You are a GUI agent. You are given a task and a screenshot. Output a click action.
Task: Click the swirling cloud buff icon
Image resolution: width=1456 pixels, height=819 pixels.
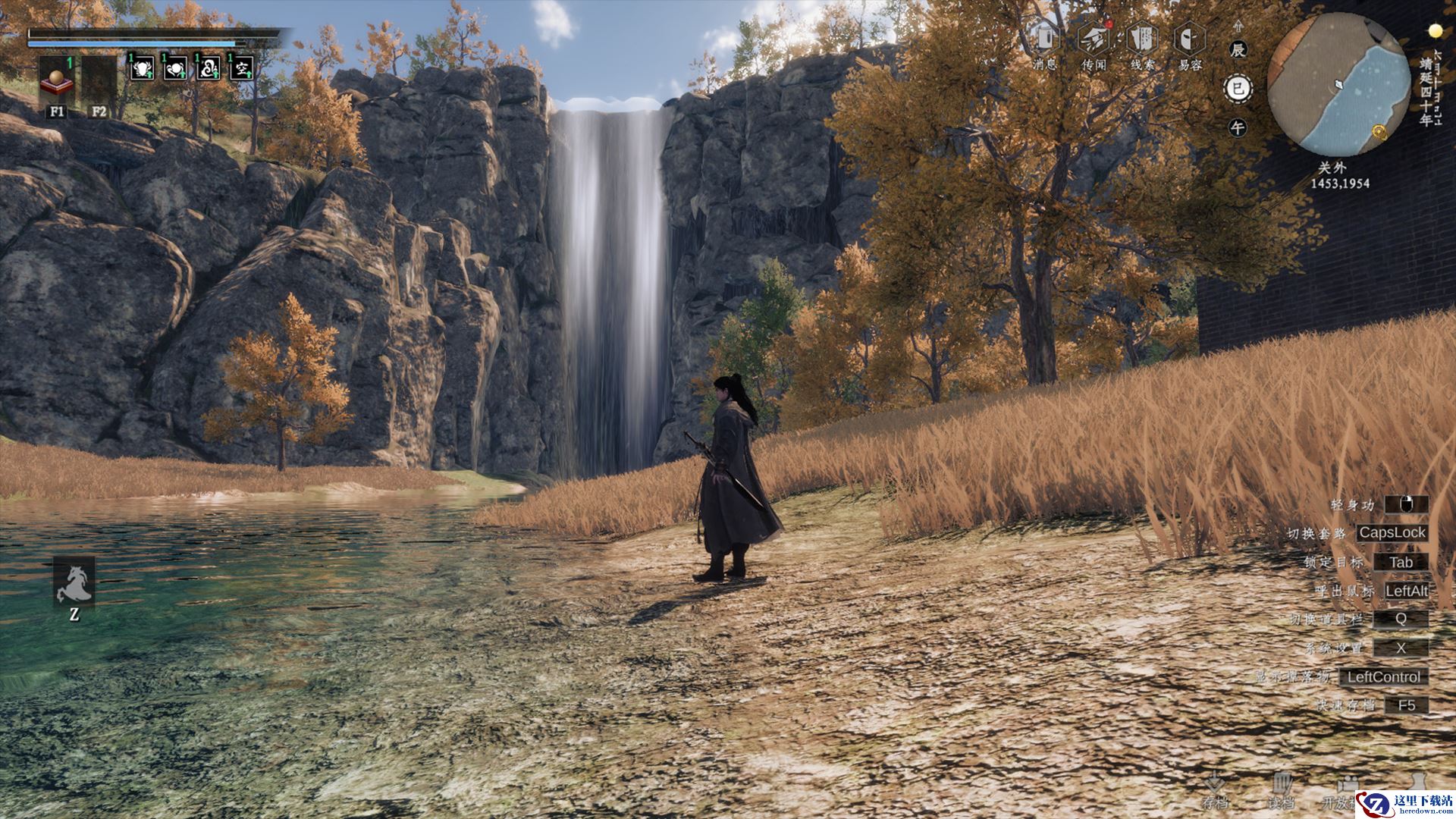tap(209, 68)
